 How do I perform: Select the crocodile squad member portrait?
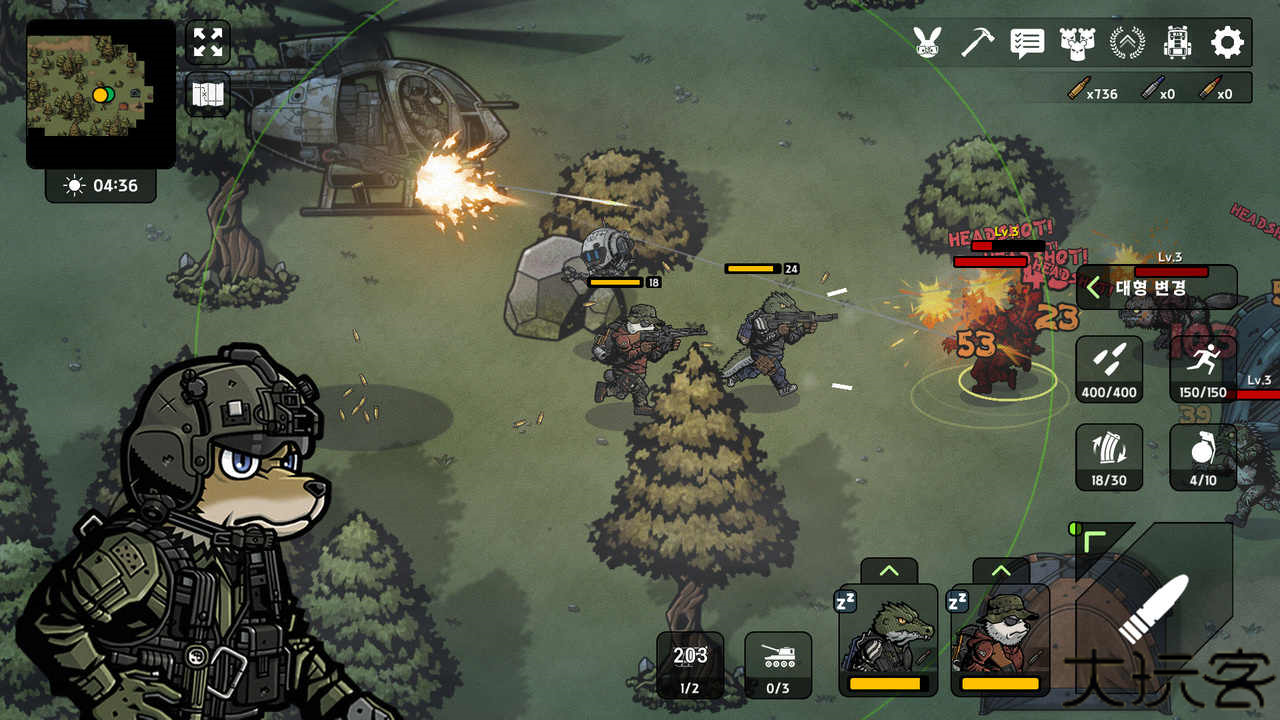(x=888, y=640)
